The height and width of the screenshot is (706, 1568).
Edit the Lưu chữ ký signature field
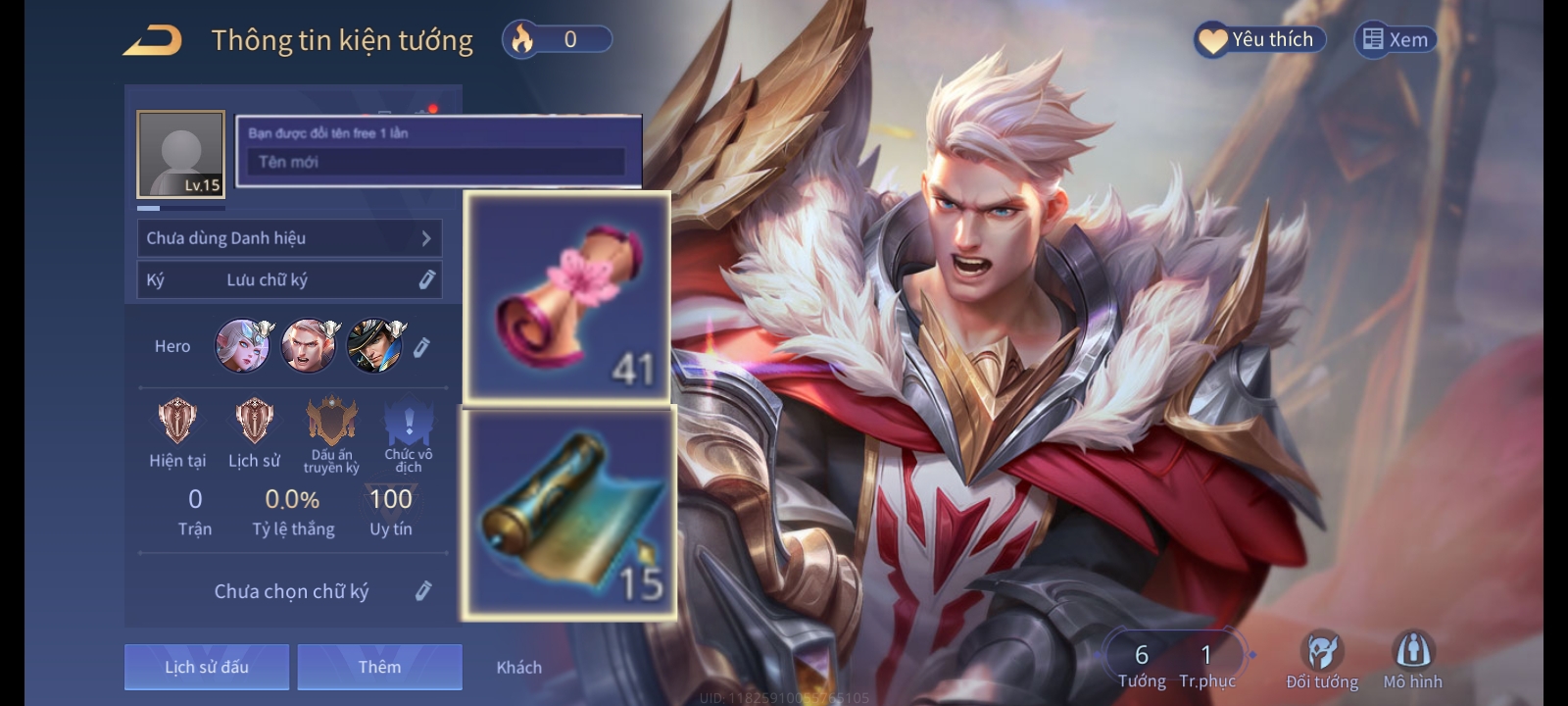(426, 280)
